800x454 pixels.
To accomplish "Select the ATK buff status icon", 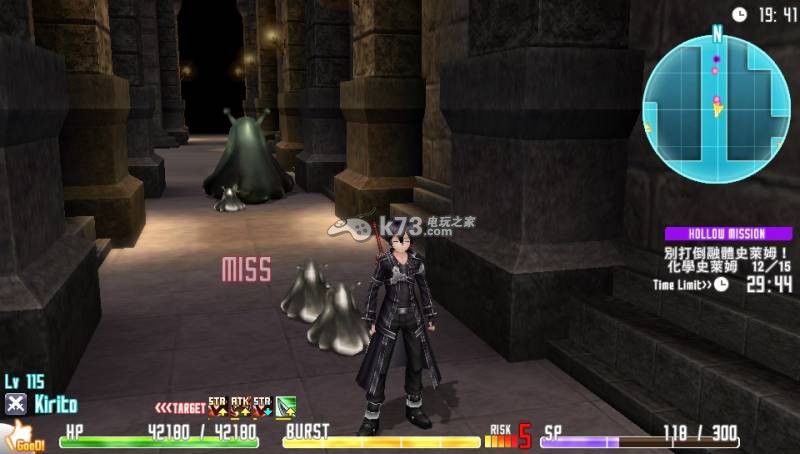I will pyautogui.click(x=240, y=405).
